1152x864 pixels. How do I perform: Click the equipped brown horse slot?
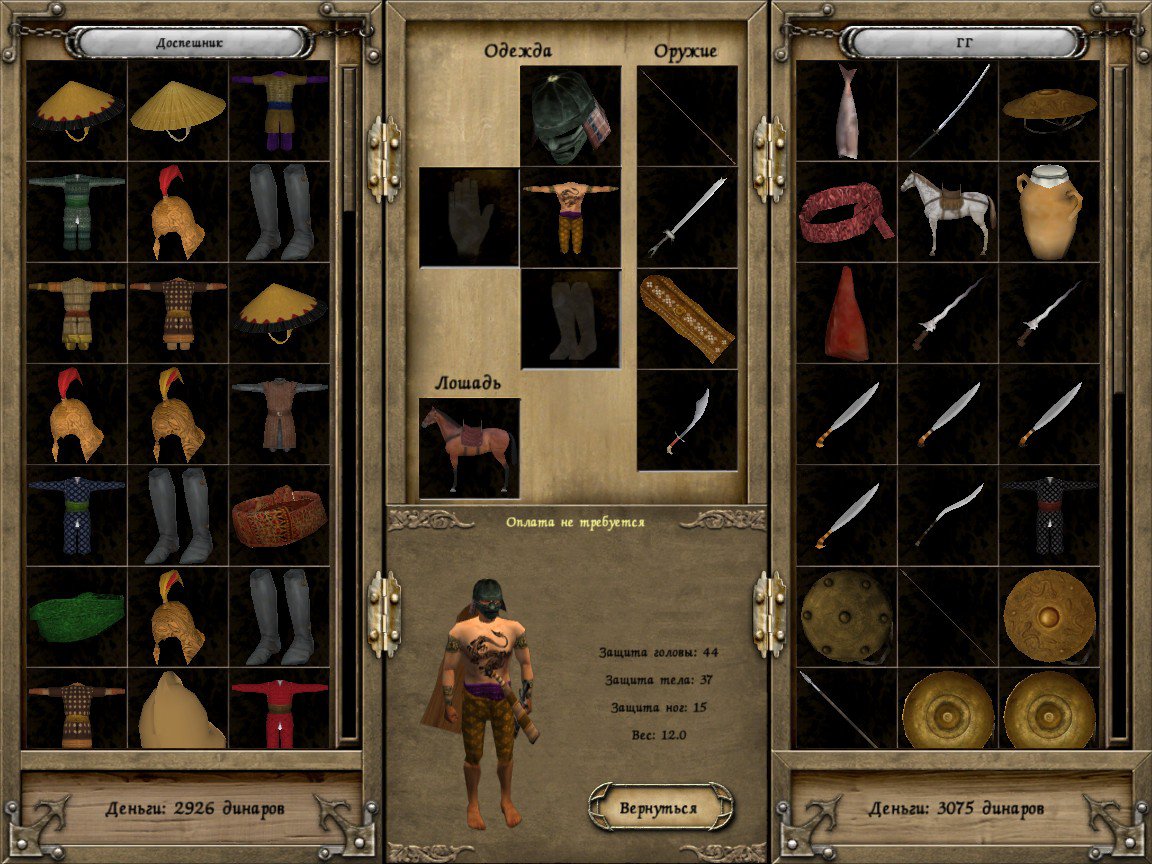click(469, 447)
